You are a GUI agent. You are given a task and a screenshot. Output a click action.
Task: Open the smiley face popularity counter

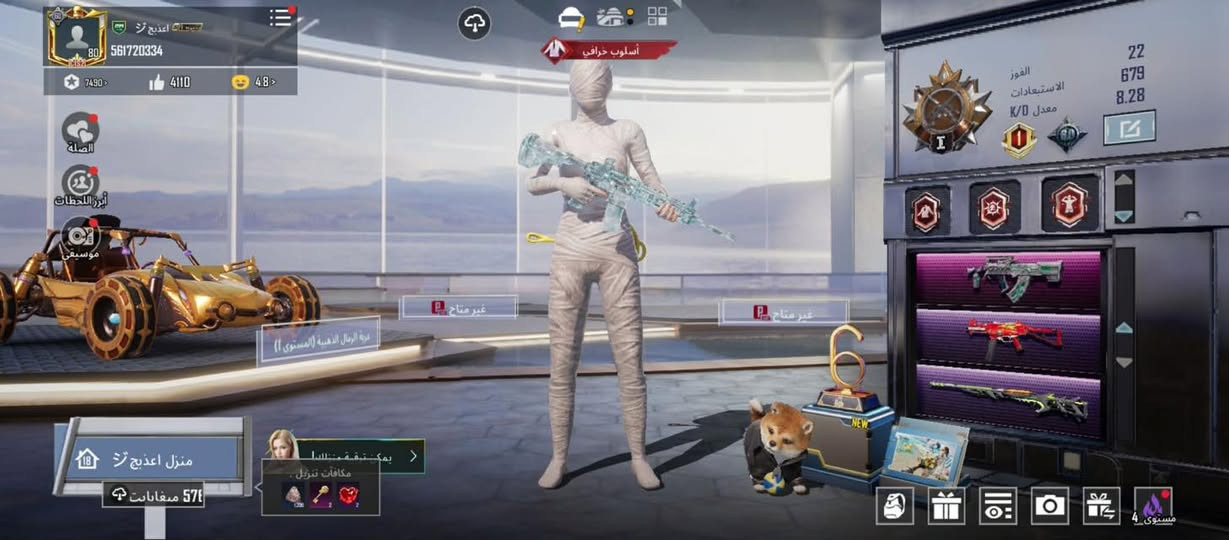252,82
